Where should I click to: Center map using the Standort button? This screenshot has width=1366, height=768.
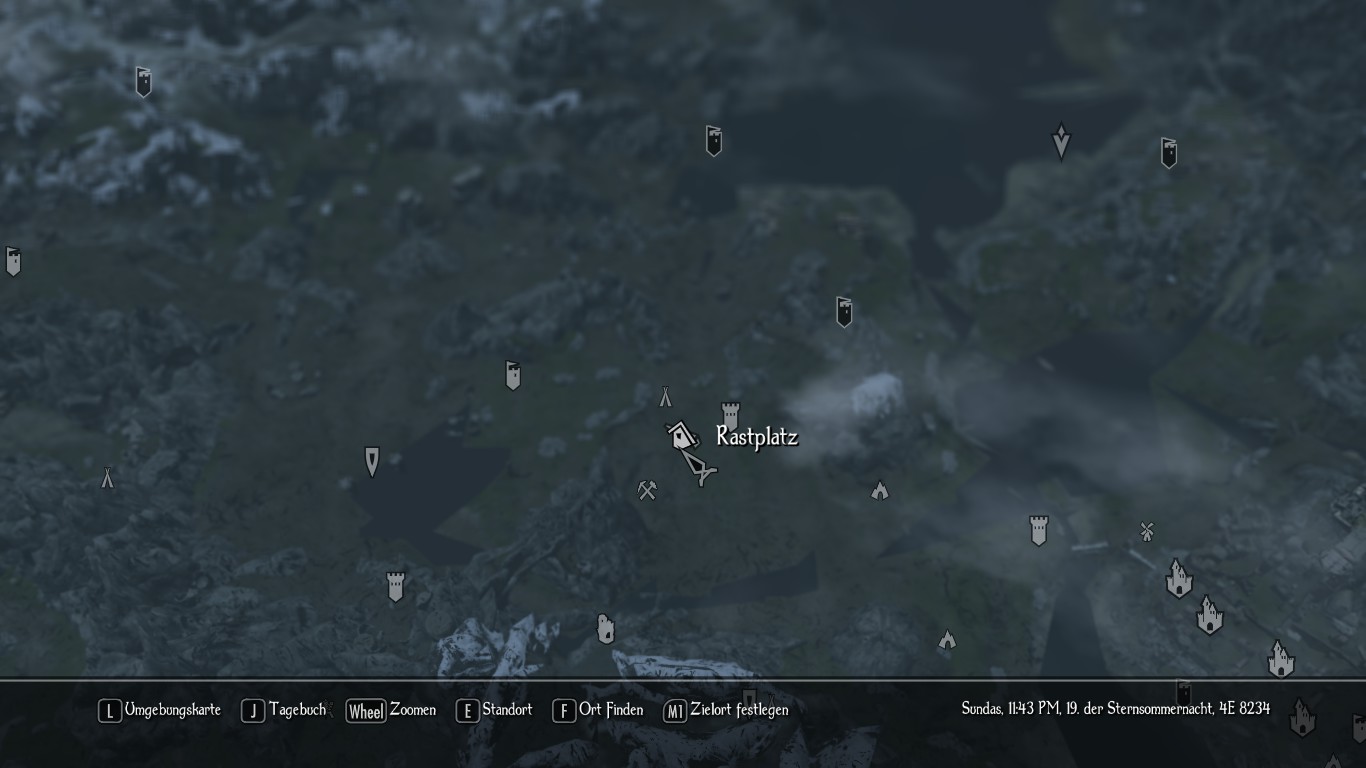click(495, 710)
